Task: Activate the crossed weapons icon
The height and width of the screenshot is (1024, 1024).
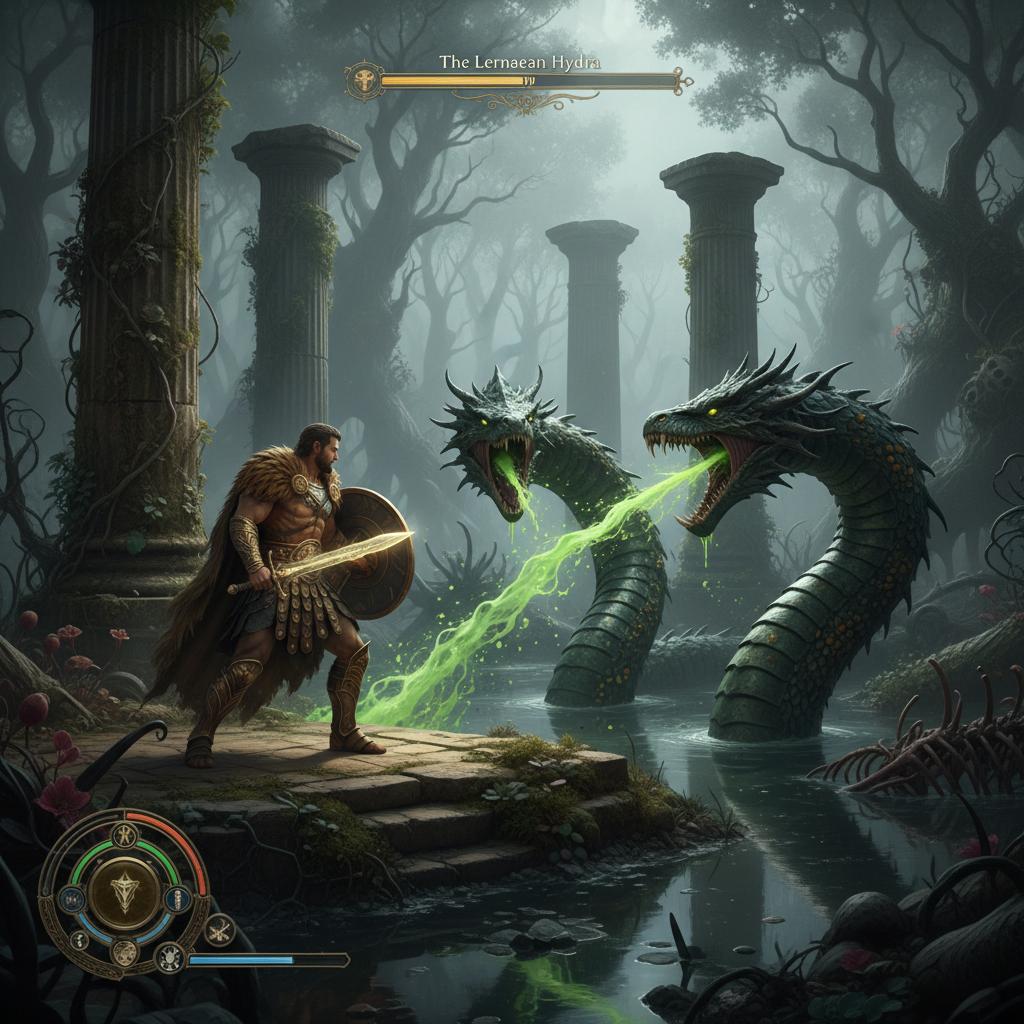Action: pyautogui.click(x=219, y=929)
